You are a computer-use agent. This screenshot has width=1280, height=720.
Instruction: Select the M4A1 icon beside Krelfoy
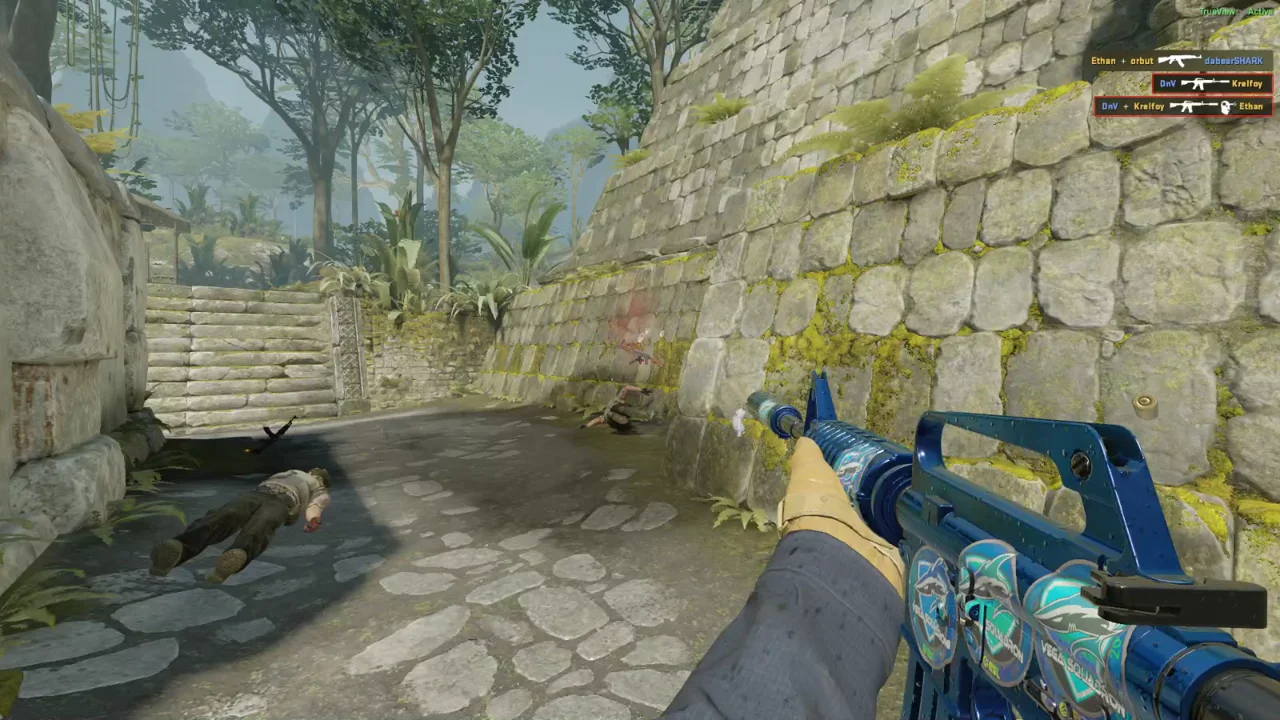click(x=1203, y=84)
